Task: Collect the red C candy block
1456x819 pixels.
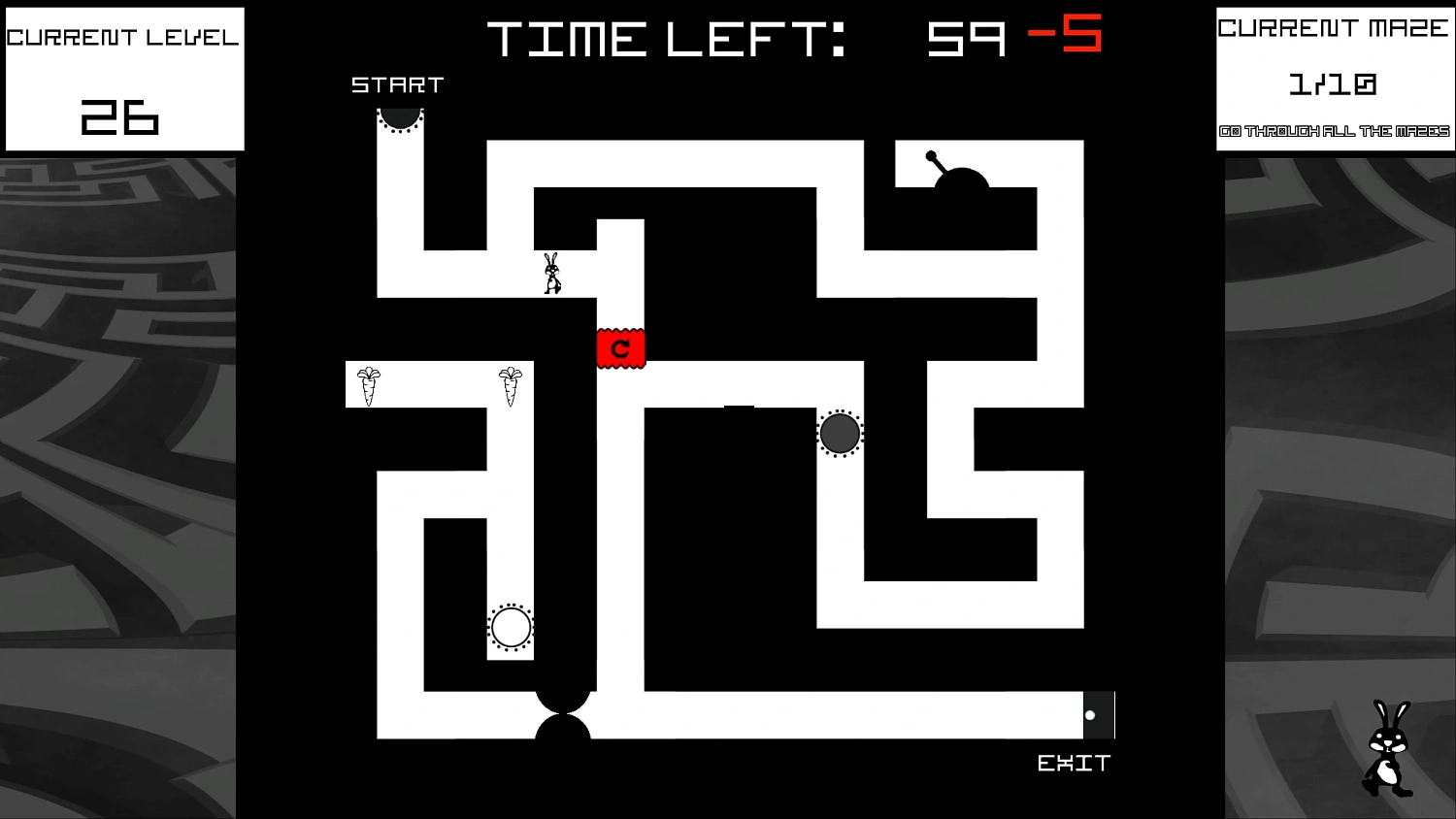Action: coord(620,348)
